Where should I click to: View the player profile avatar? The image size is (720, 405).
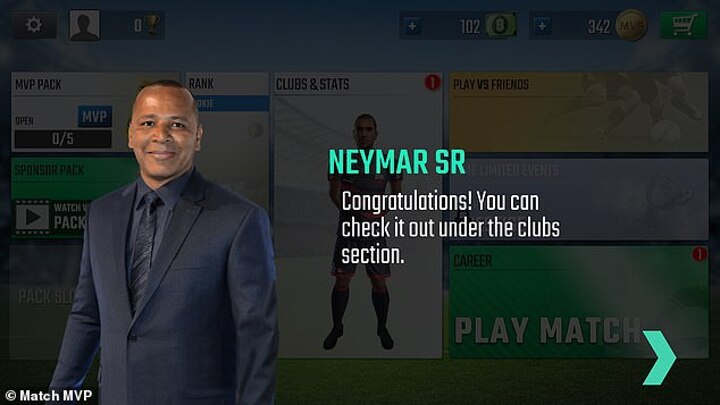coord(84,25)
